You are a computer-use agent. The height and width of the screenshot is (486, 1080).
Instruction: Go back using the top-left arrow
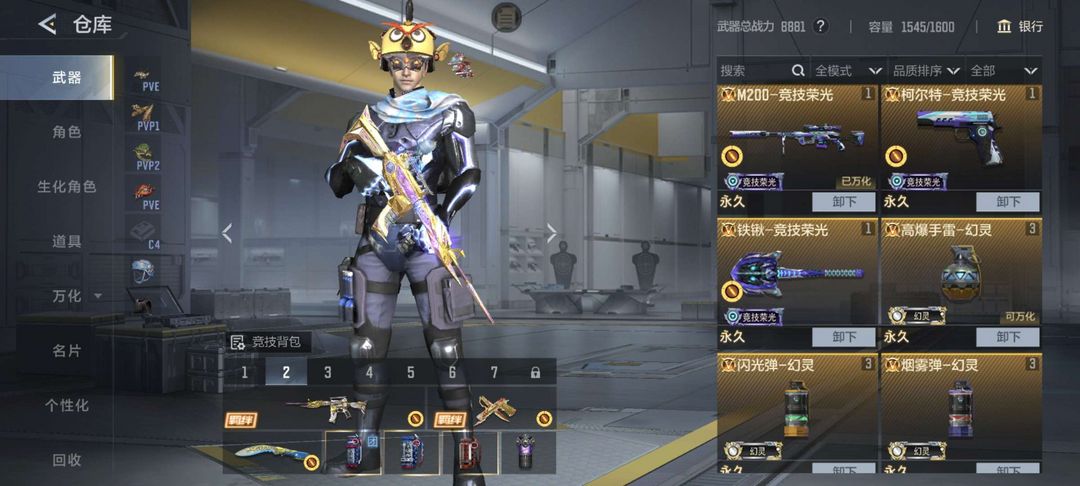47,24
